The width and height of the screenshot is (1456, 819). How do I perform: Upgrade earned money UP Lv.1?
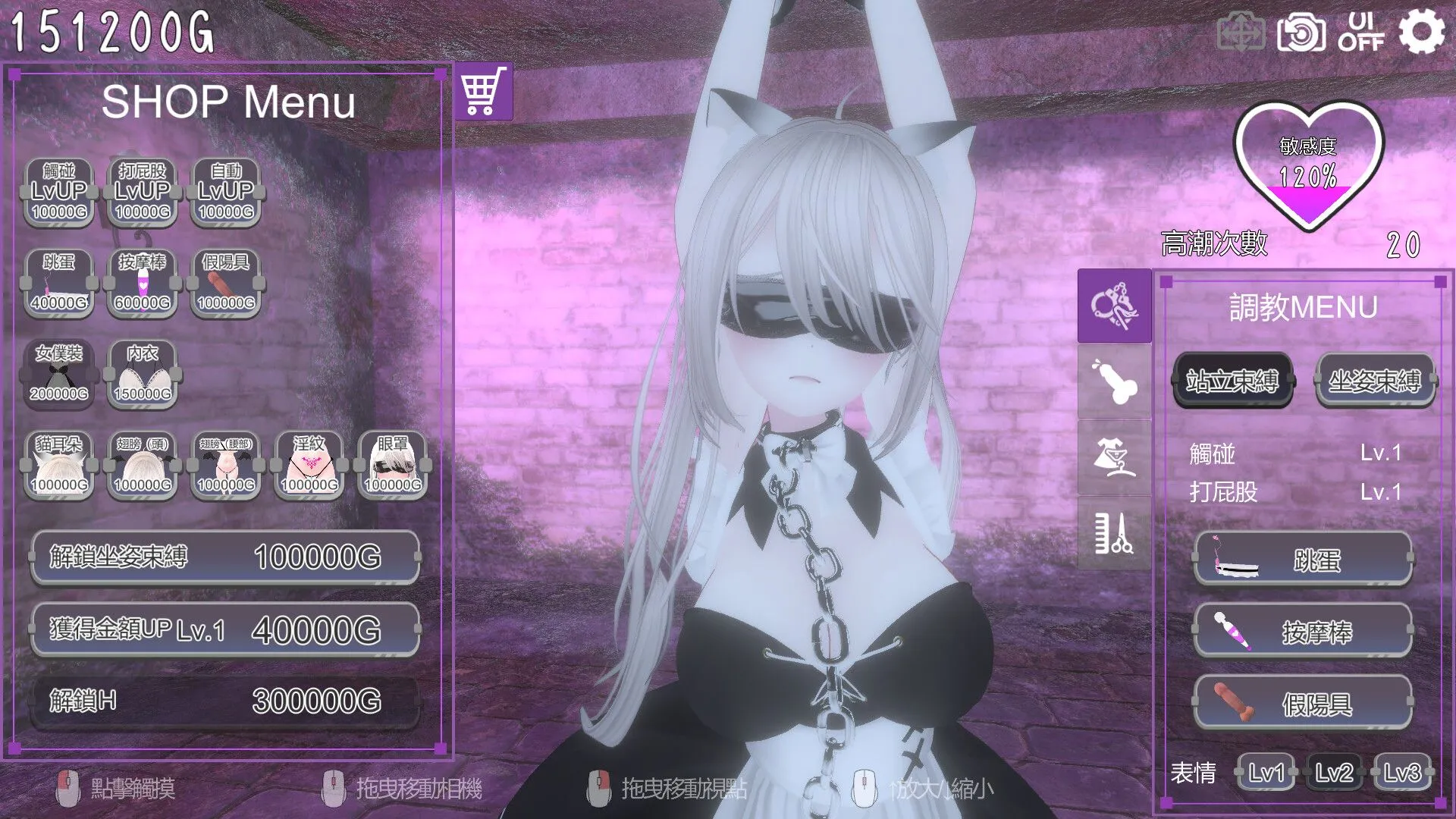click(x=224, y=629)
